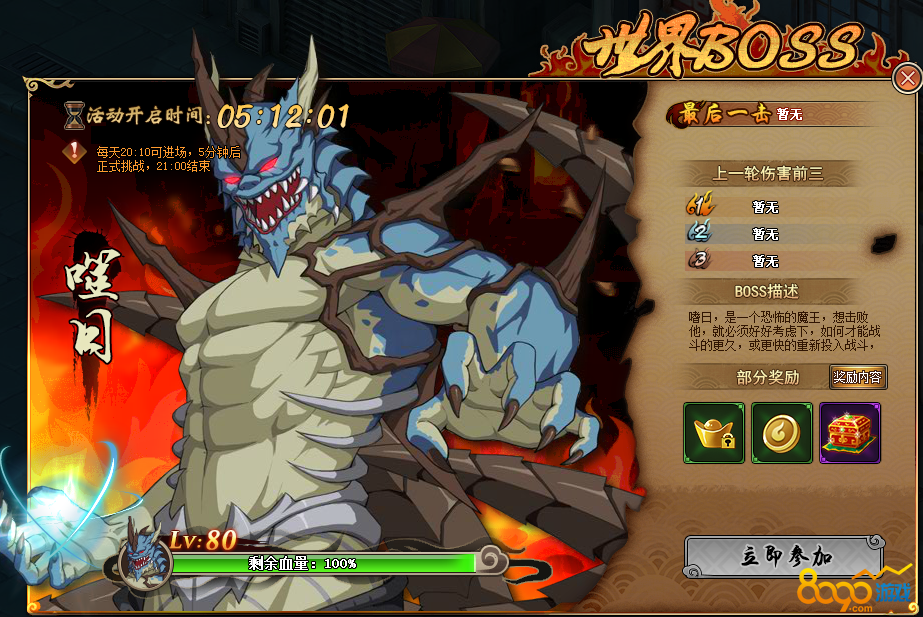Join the boss fight with 立即参加

click(x=784, y=557)
